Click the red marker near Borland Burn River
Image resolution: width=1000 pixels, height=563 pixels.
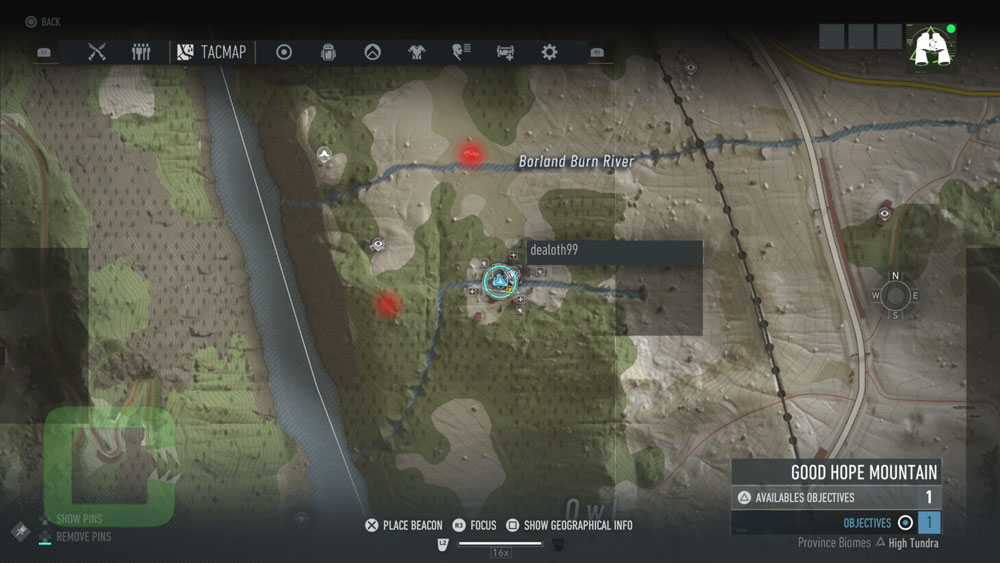[x=471, y=152]
